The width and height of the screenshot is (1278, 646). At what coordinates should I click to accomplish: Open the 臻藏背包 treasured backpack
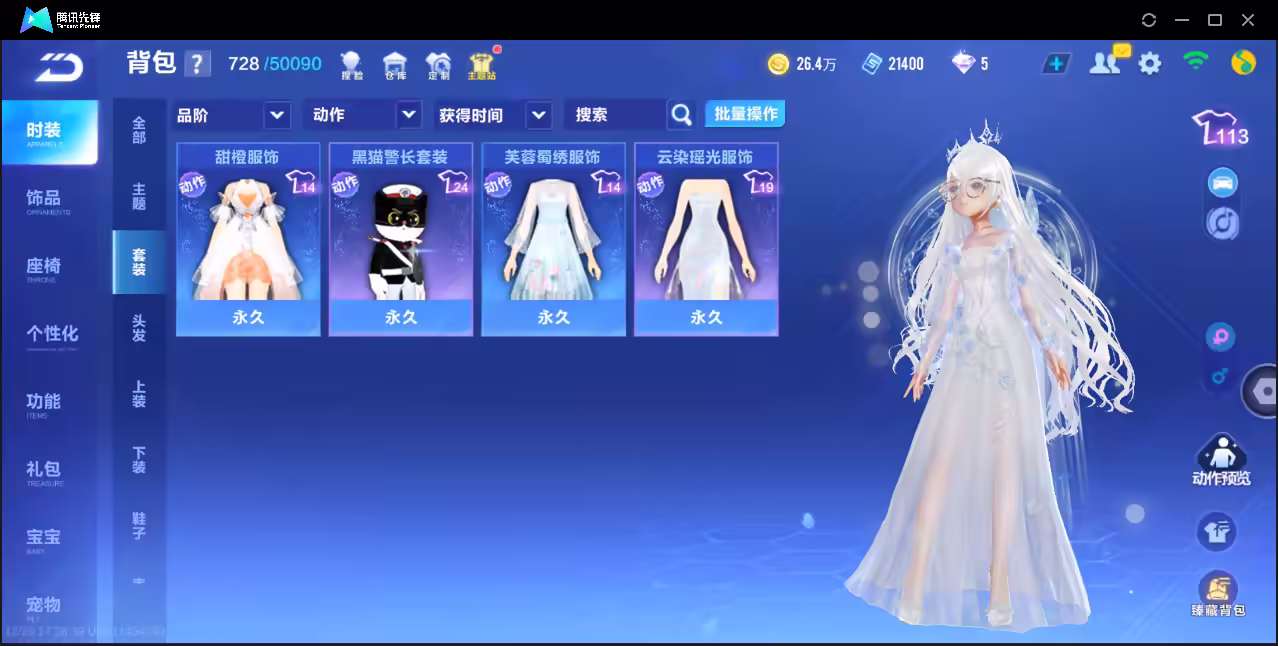tap(1217, 594)
